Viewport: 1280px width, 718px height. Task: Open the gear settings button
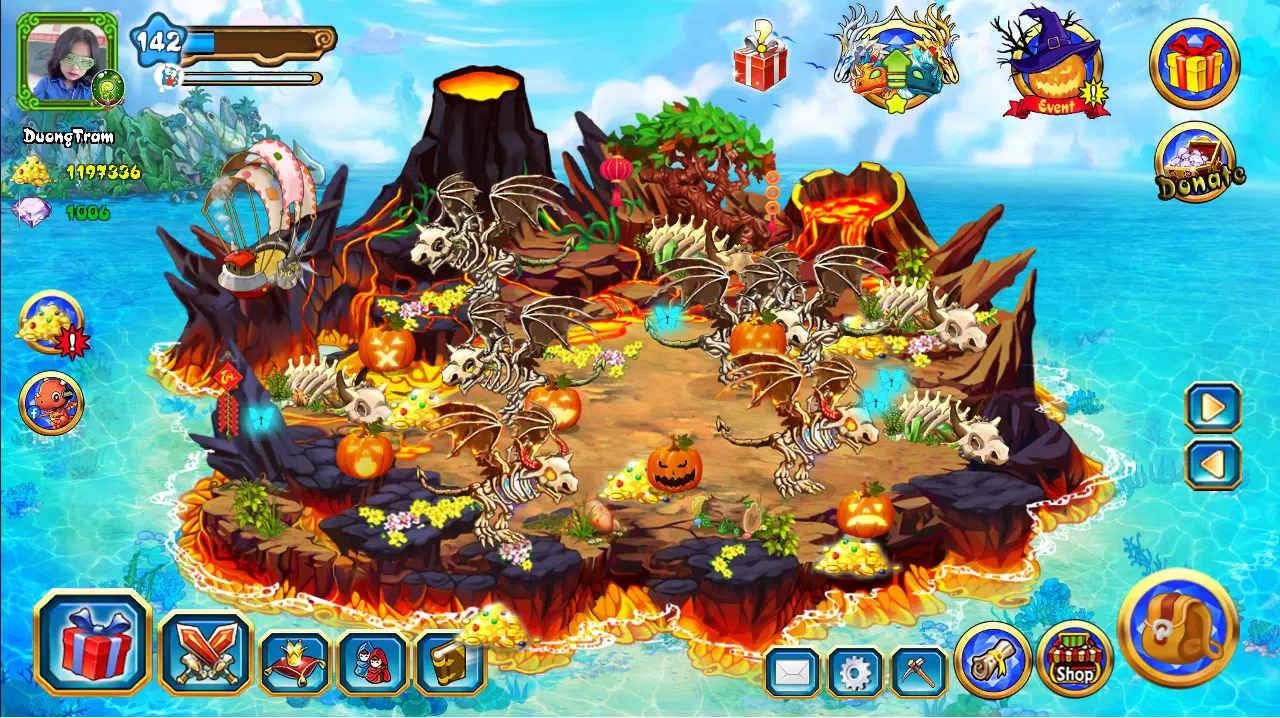click(x=855, y=672)
